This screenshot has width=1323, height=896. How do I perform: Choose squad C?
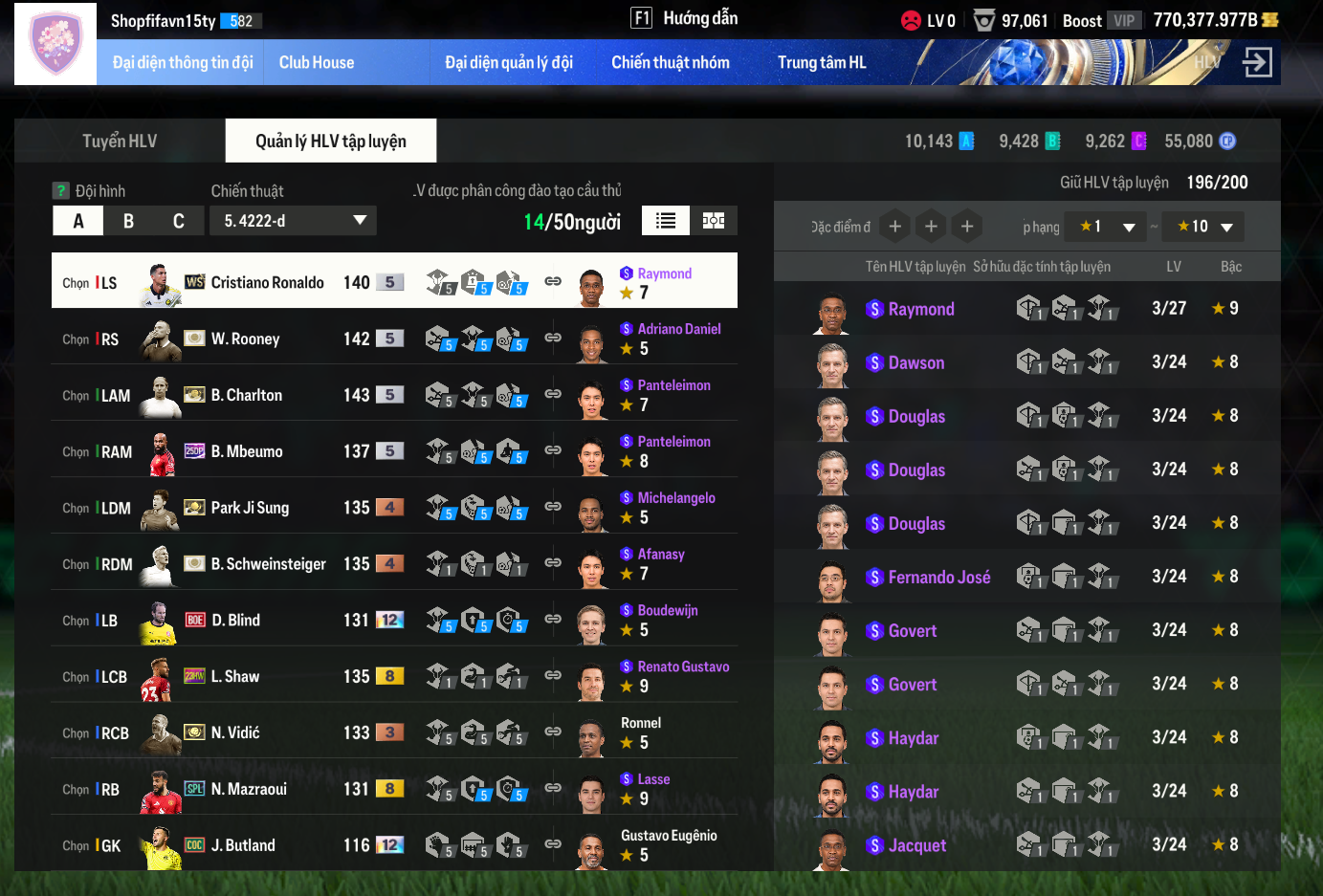[x=178, y=221]
